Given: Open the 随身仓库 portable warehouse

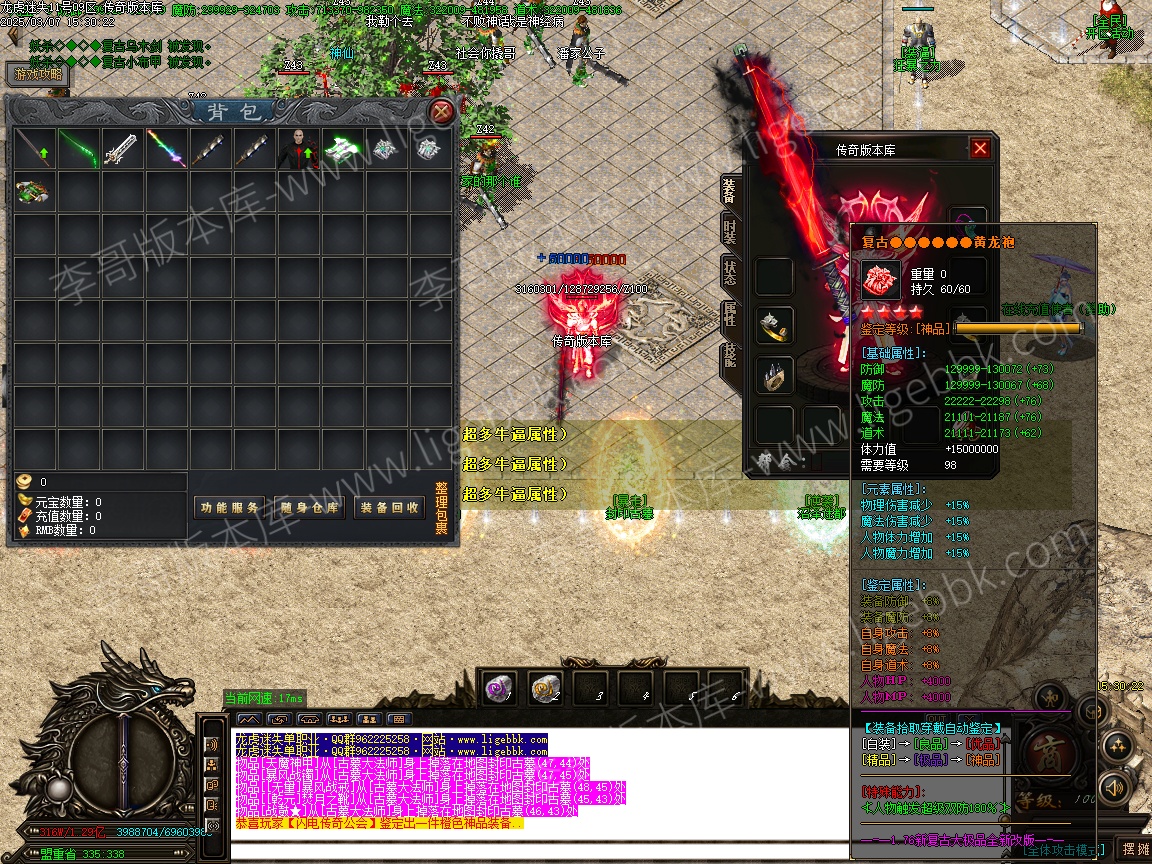Looking at the screenshot, I should point(310,507).
